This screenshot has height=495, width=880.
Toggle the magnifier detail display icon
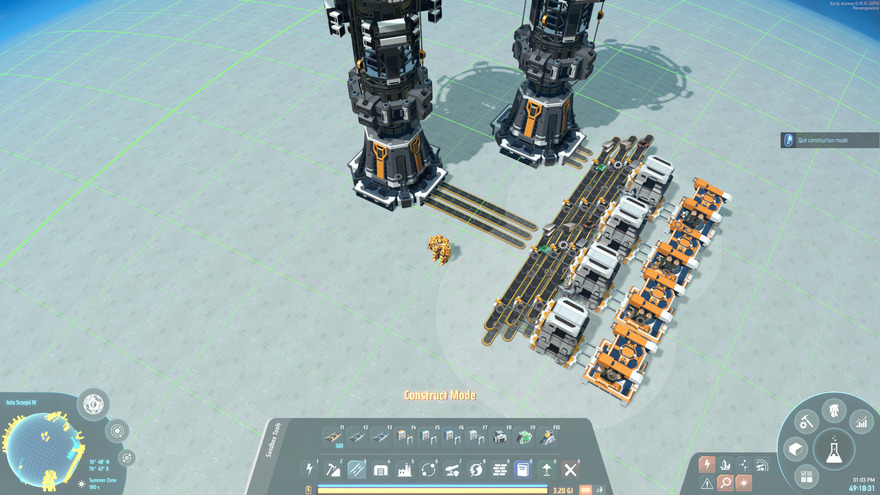(725, 482)
